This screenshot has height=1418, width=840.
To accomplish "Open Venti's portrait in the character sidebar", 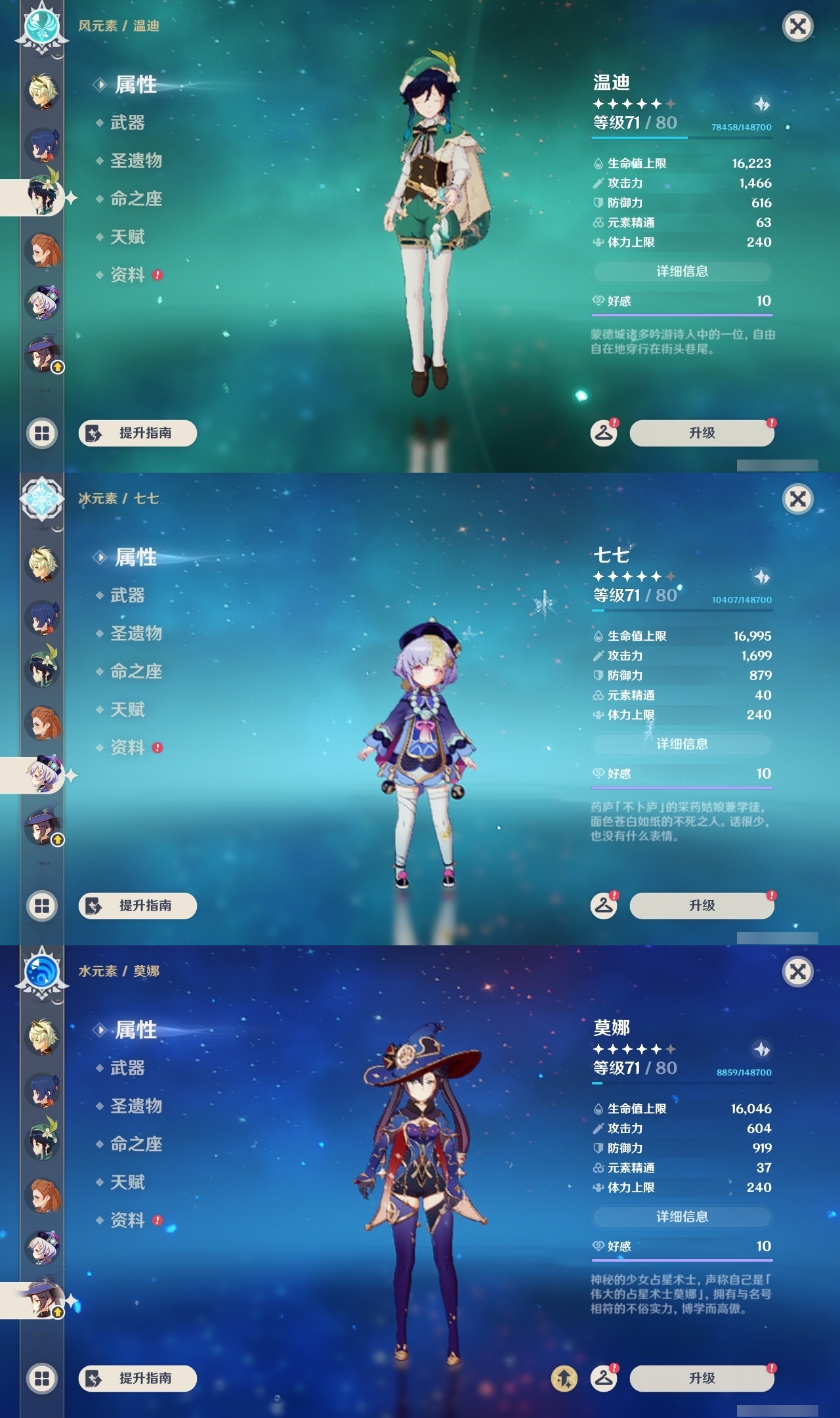I will tap(42, 197).
